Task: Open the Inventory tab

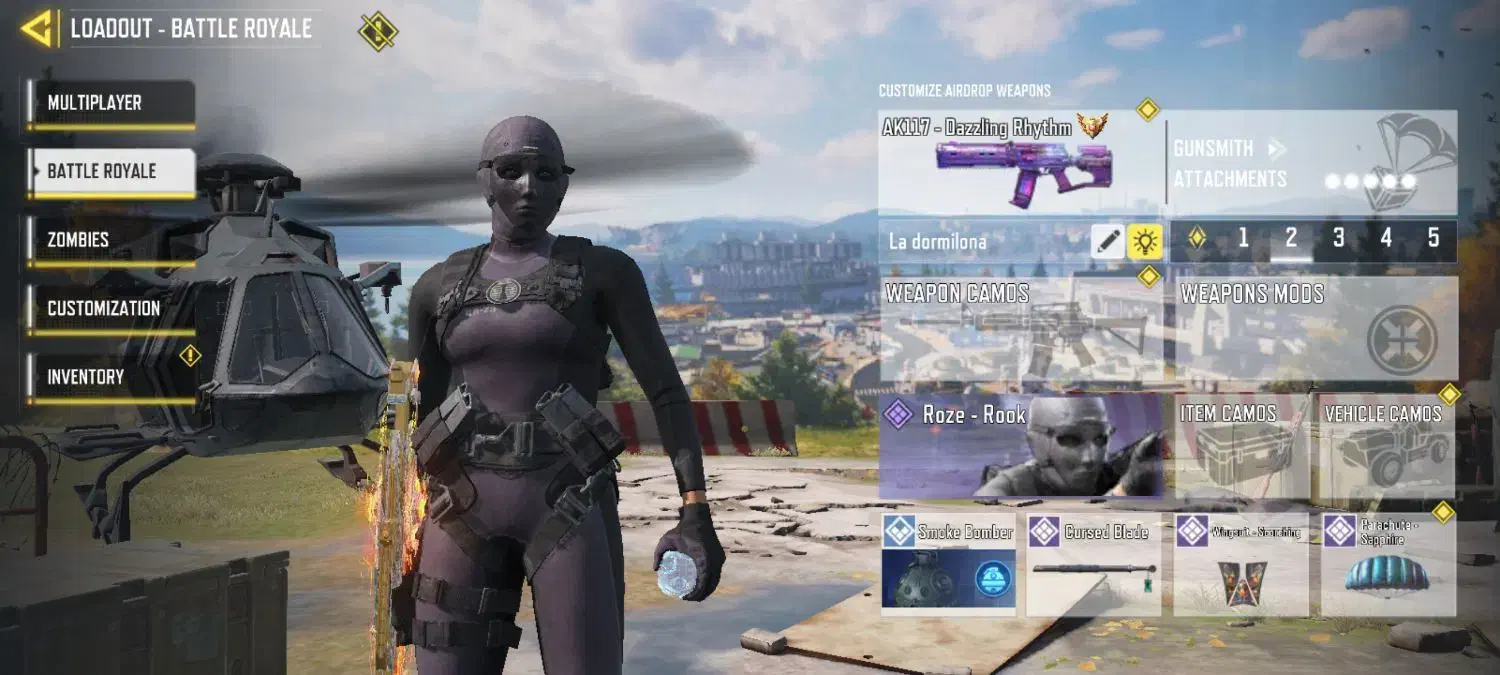Action: [110, 377]
